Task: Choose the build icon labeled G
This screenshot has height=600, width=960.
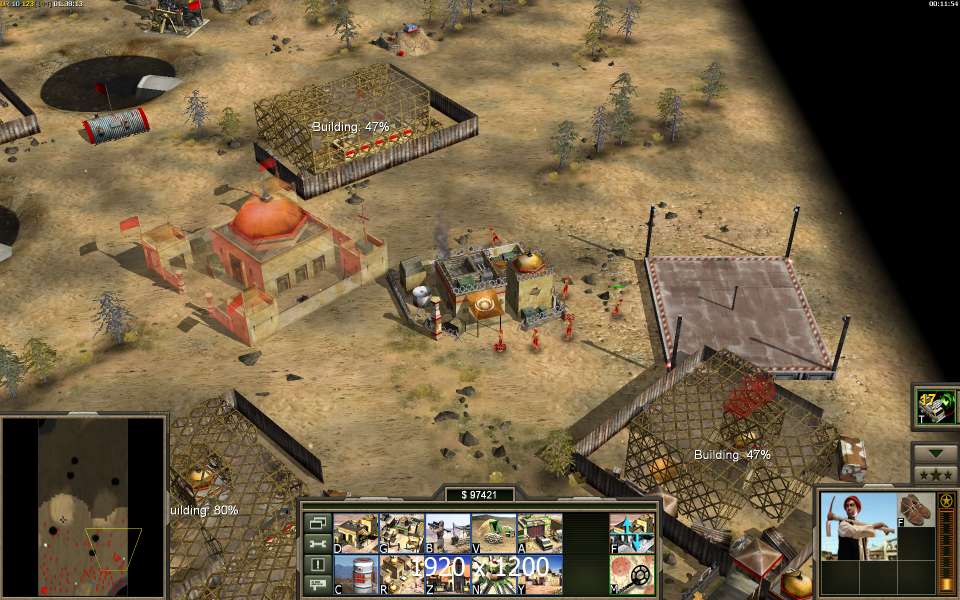Action: (x=401, y=533)
